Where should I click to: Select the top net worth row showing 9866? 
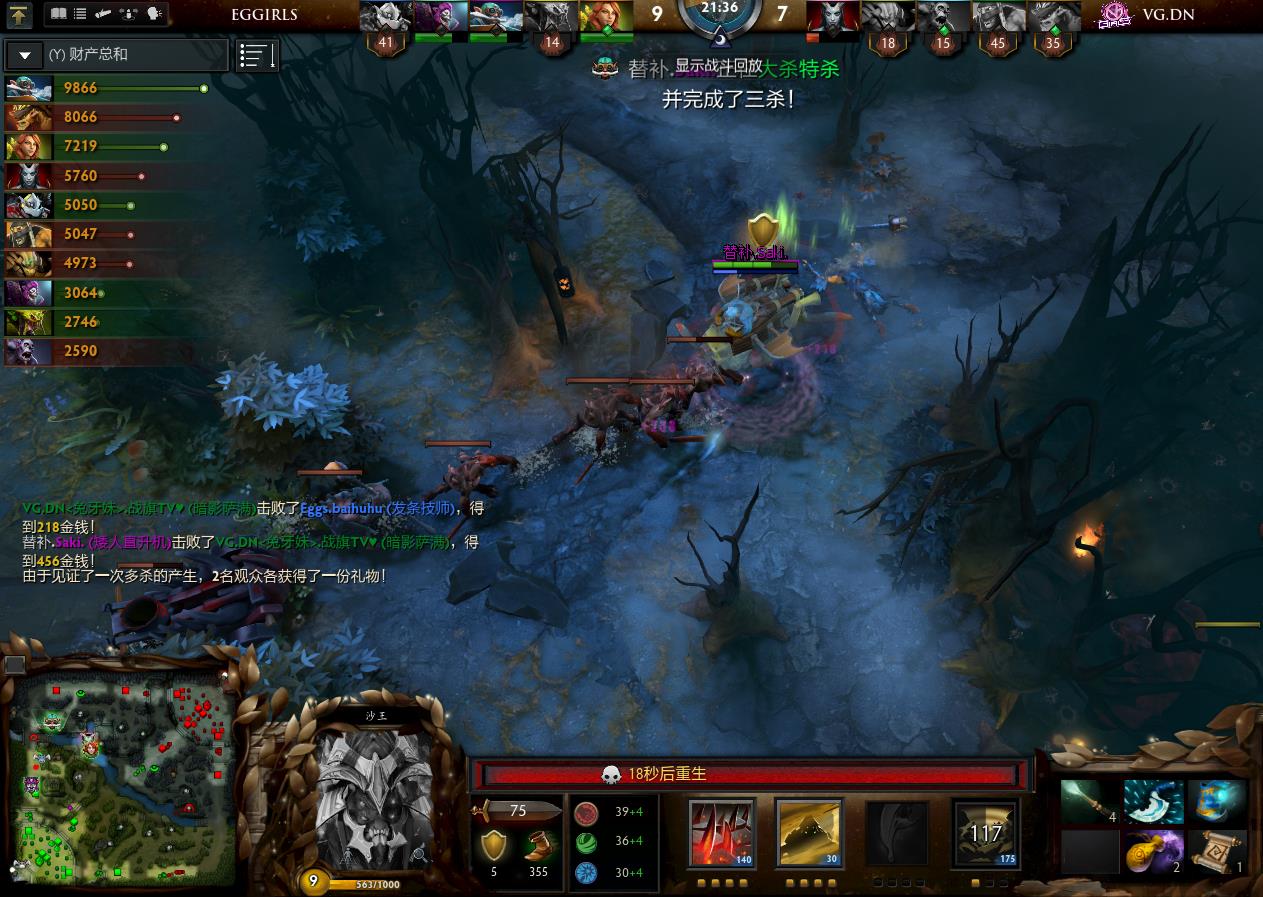(105, 88)
